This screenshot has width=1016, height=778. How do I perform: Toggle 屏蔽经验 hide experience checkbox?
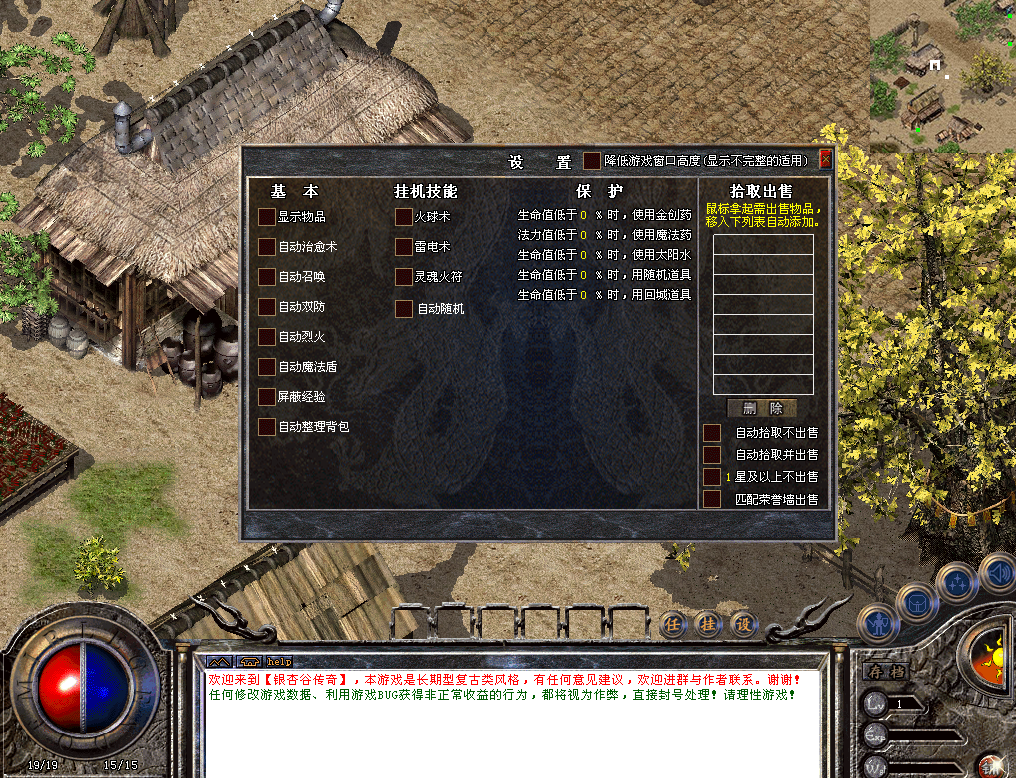(x=266, y=397)
